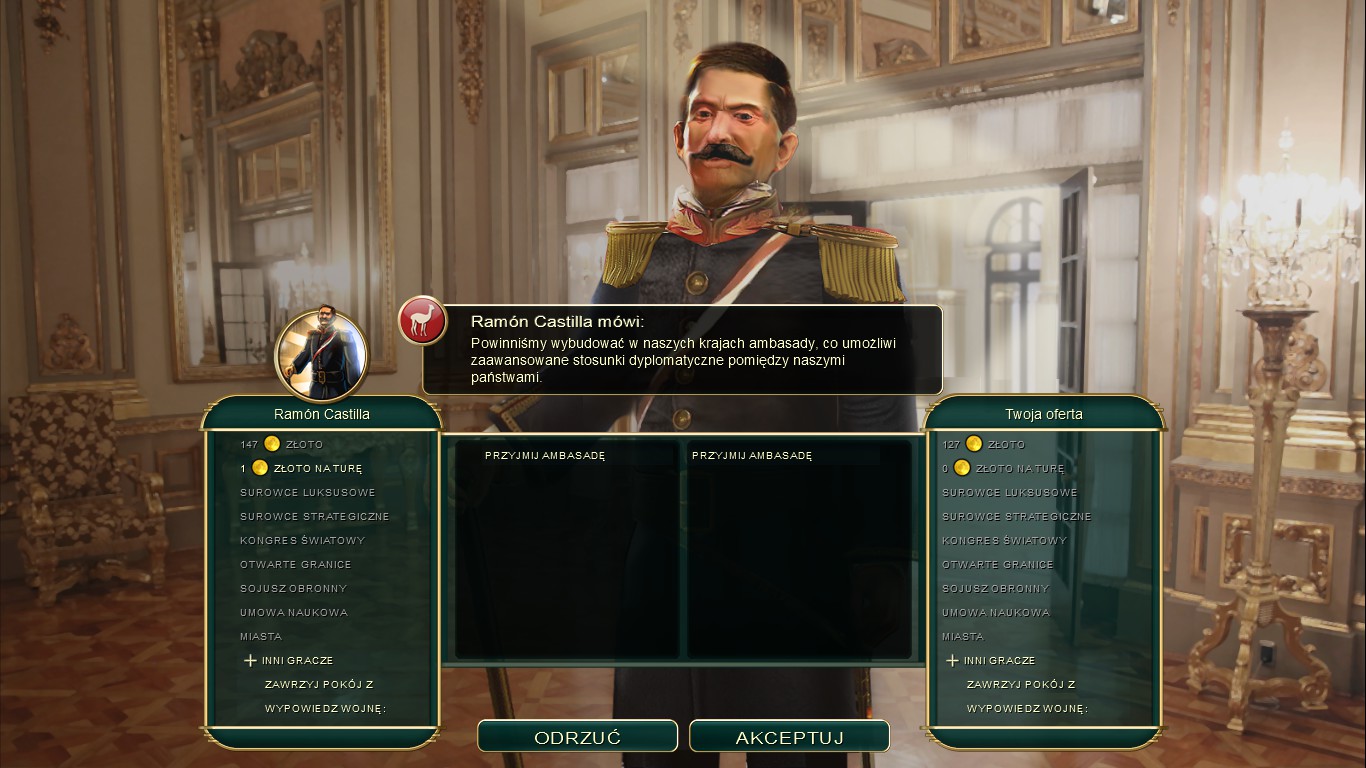Open Miasta under Twoja oferta
Viewport: 1366px width, 768px height.
(963, 636)
